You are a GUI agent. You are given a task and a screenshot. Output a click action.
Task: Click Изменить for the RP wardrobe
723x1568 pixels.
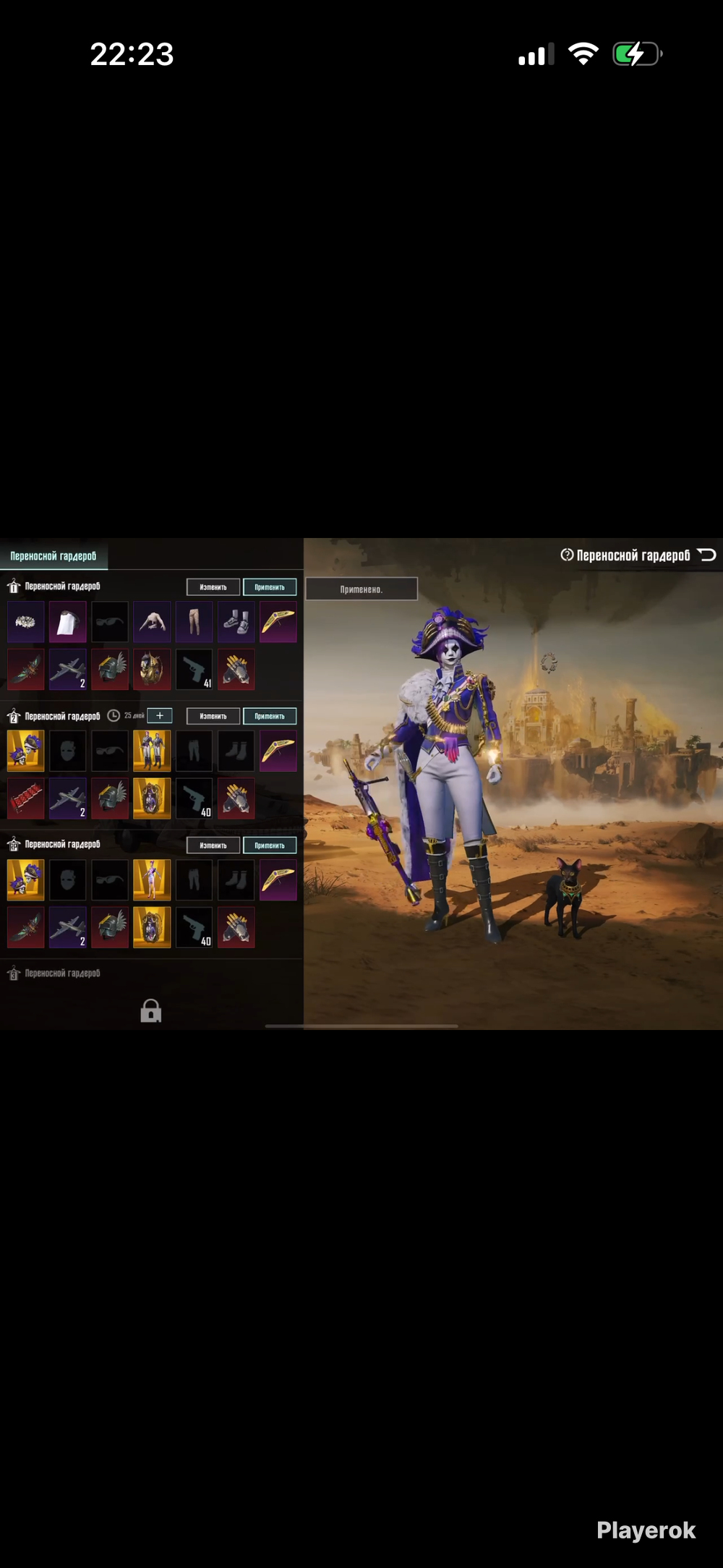[213, 845]
